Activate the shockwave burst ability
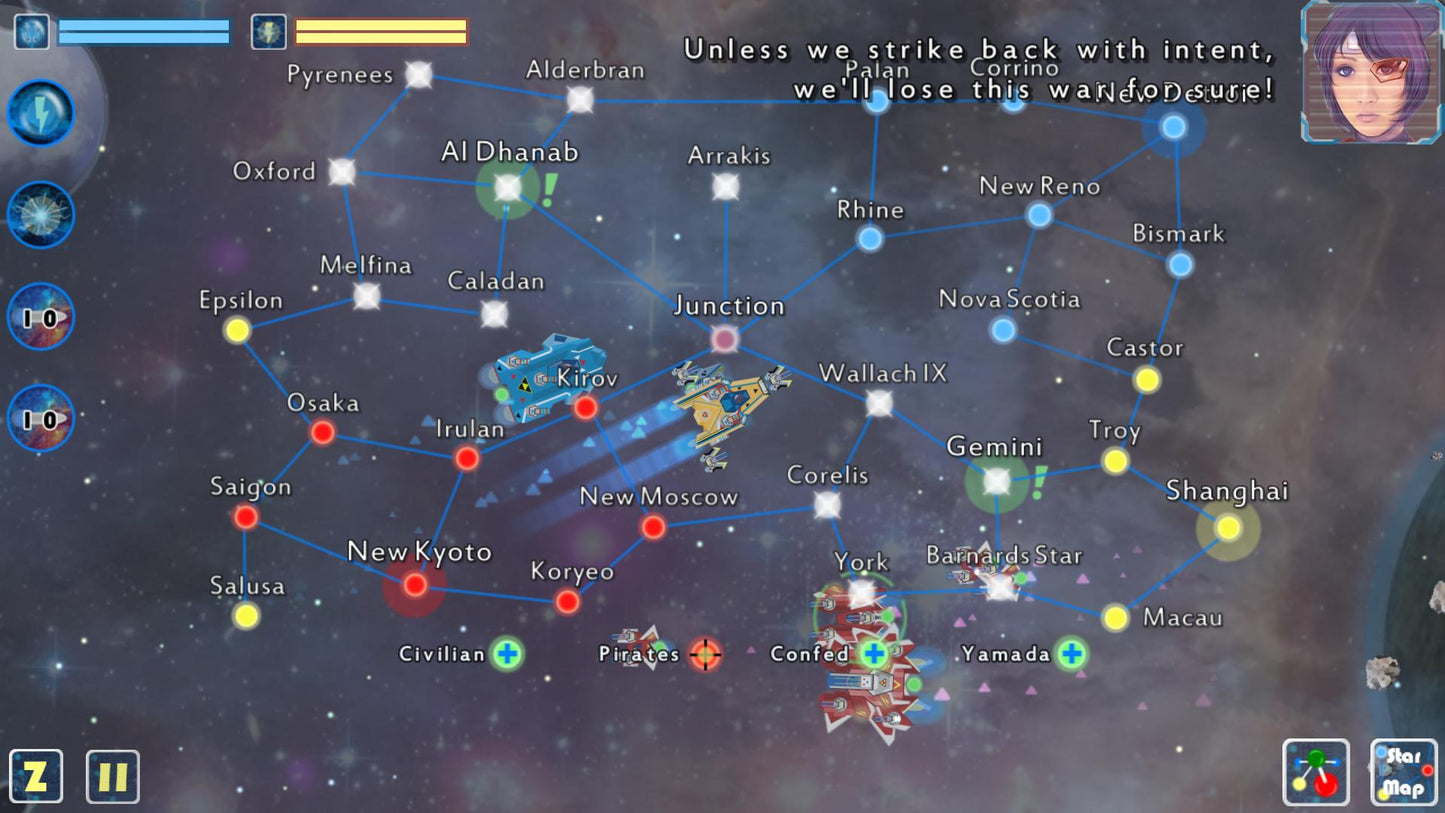This screenshot has width=1445, height=813. [x=40, y=213]
